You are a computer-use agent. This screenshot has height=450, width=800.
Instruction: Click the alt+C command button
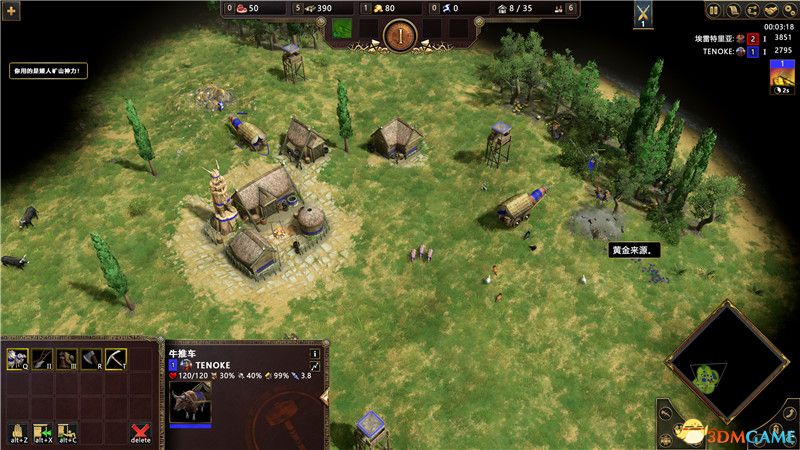coord(67,431)
